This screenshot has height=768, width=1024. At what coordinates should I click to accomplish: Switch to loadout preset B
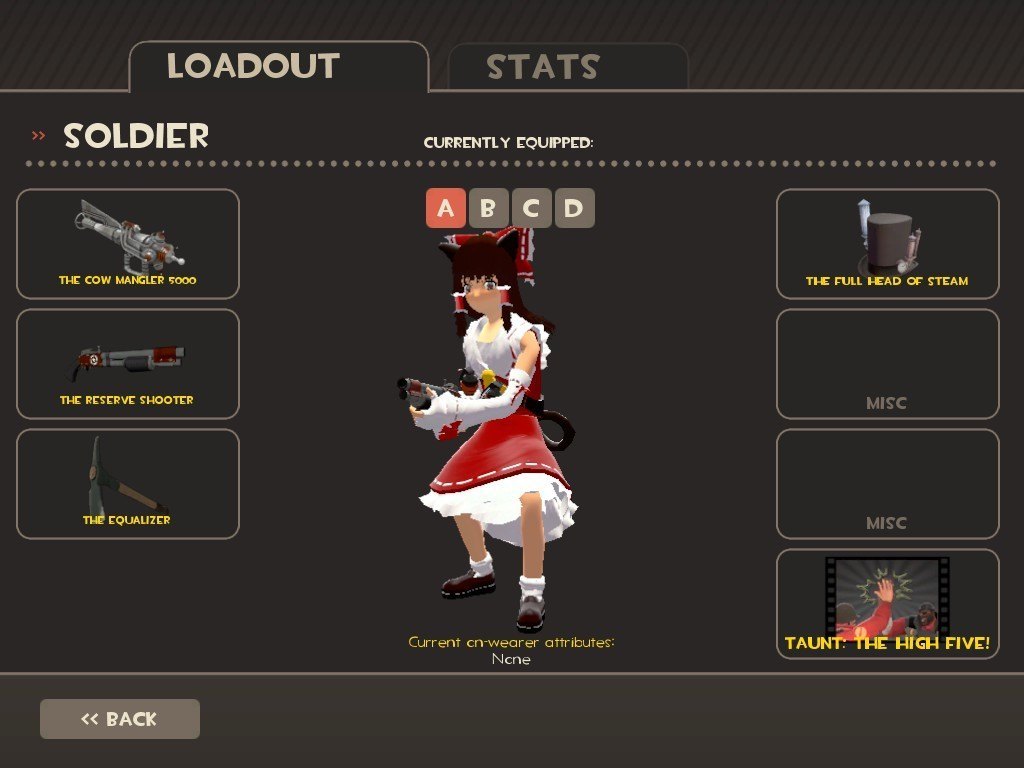pyautogui.click(x=489, y=209)
